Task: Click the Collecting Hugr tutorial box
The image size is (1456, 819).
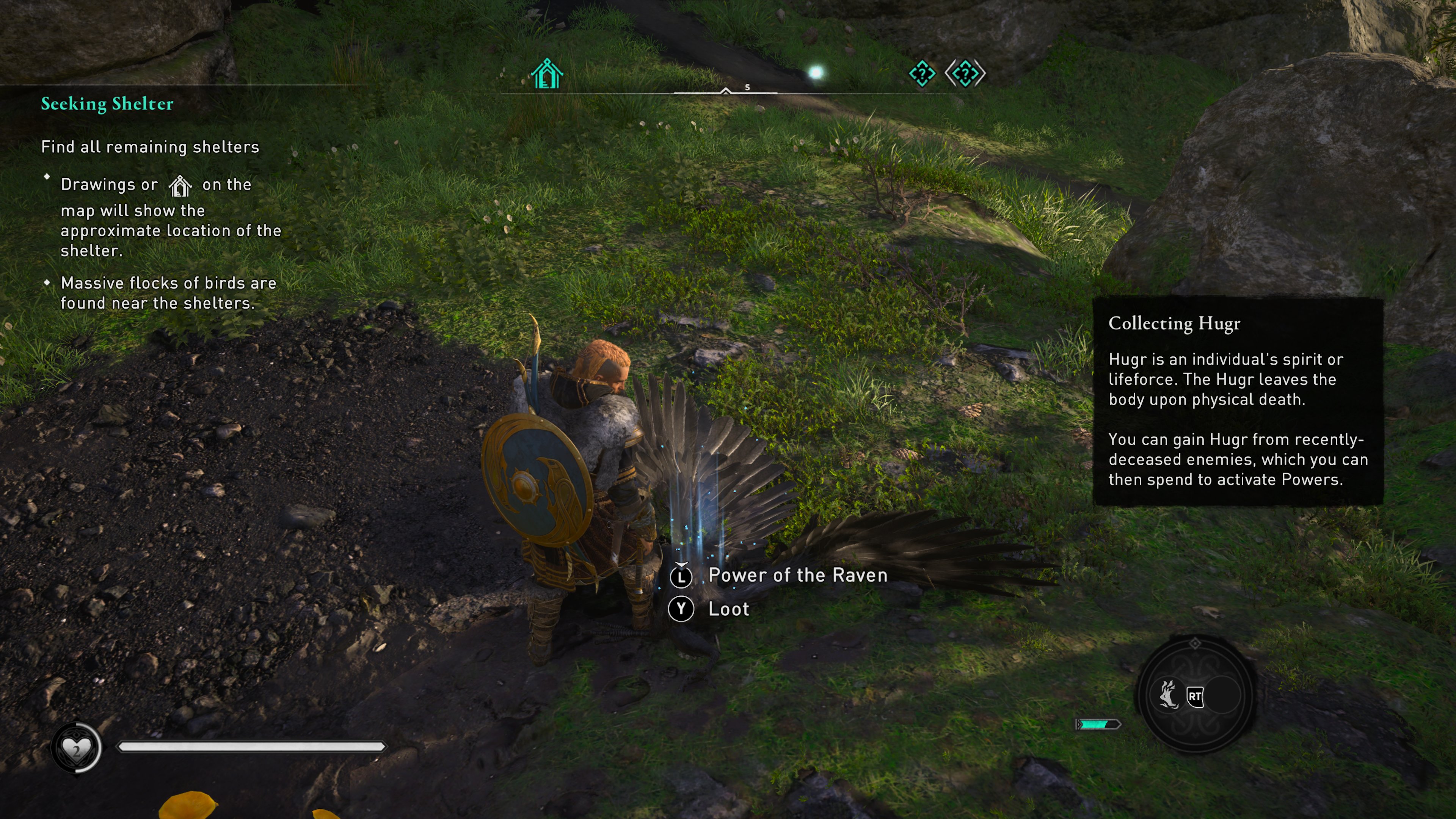Action: (1238, 401)
